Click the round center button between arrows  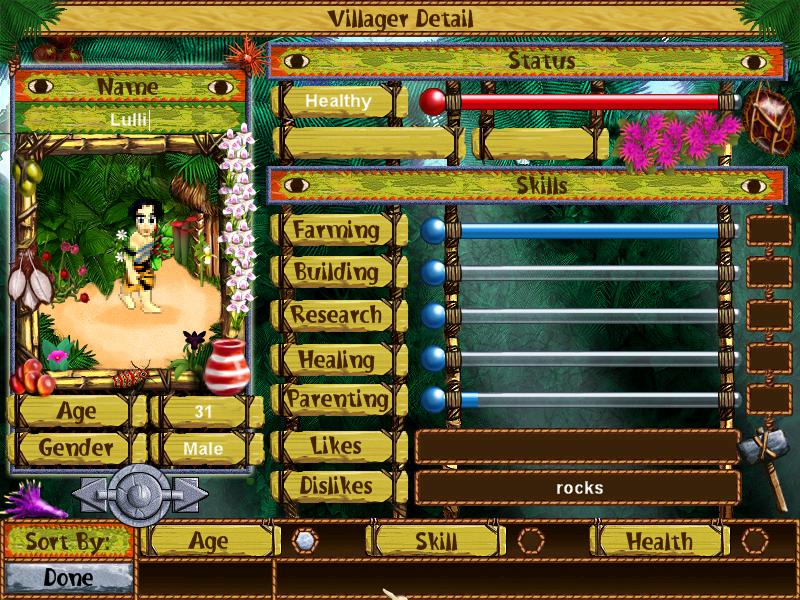140,493
